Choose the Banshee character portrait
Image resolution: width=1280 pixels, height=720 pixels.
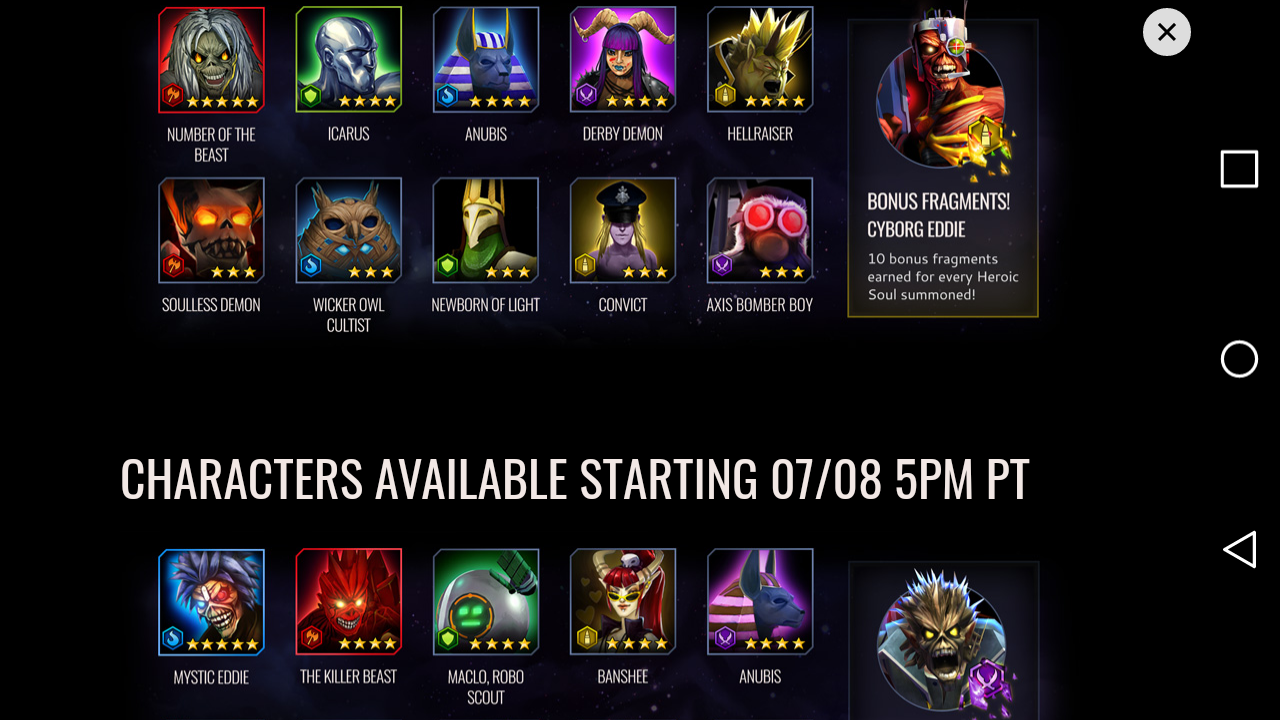click(622, 602)
